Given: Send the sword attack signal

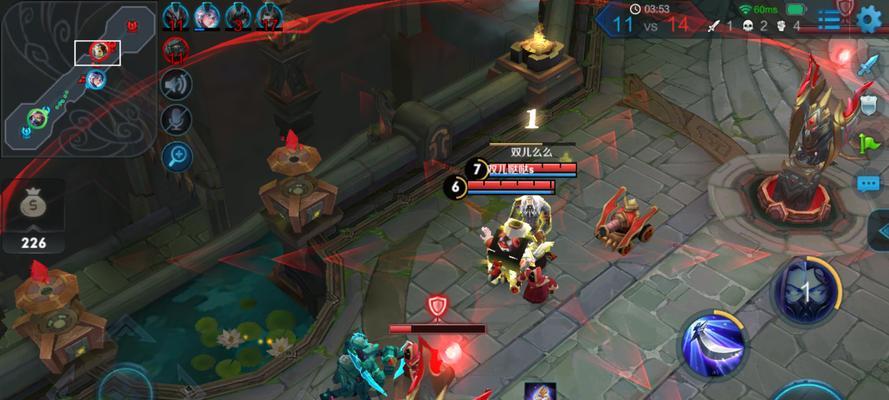Looking at the screenshot, I should point(866,67).
